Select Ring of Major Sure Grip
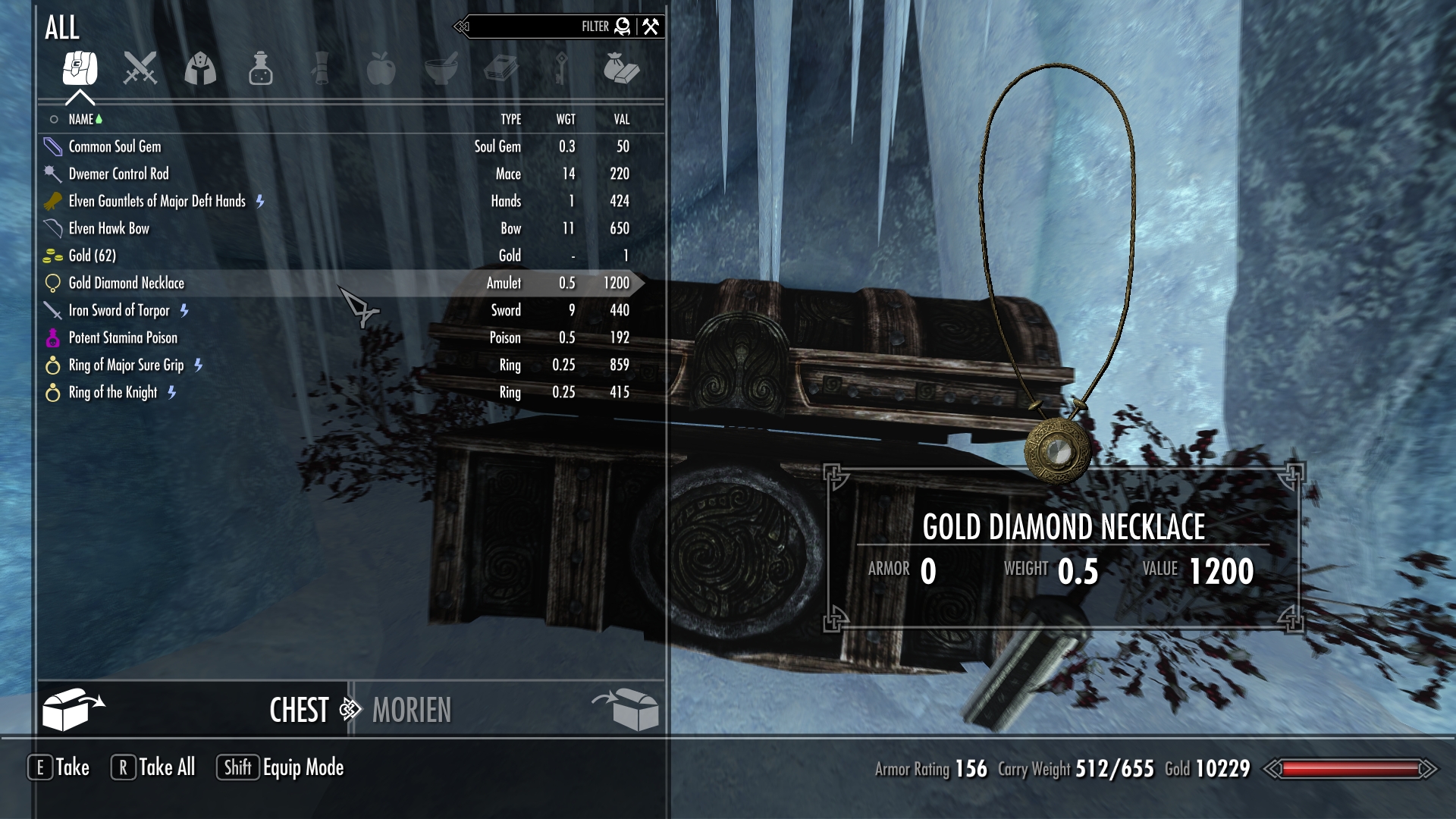1456x819 pixels. click(x=126, y=365)
